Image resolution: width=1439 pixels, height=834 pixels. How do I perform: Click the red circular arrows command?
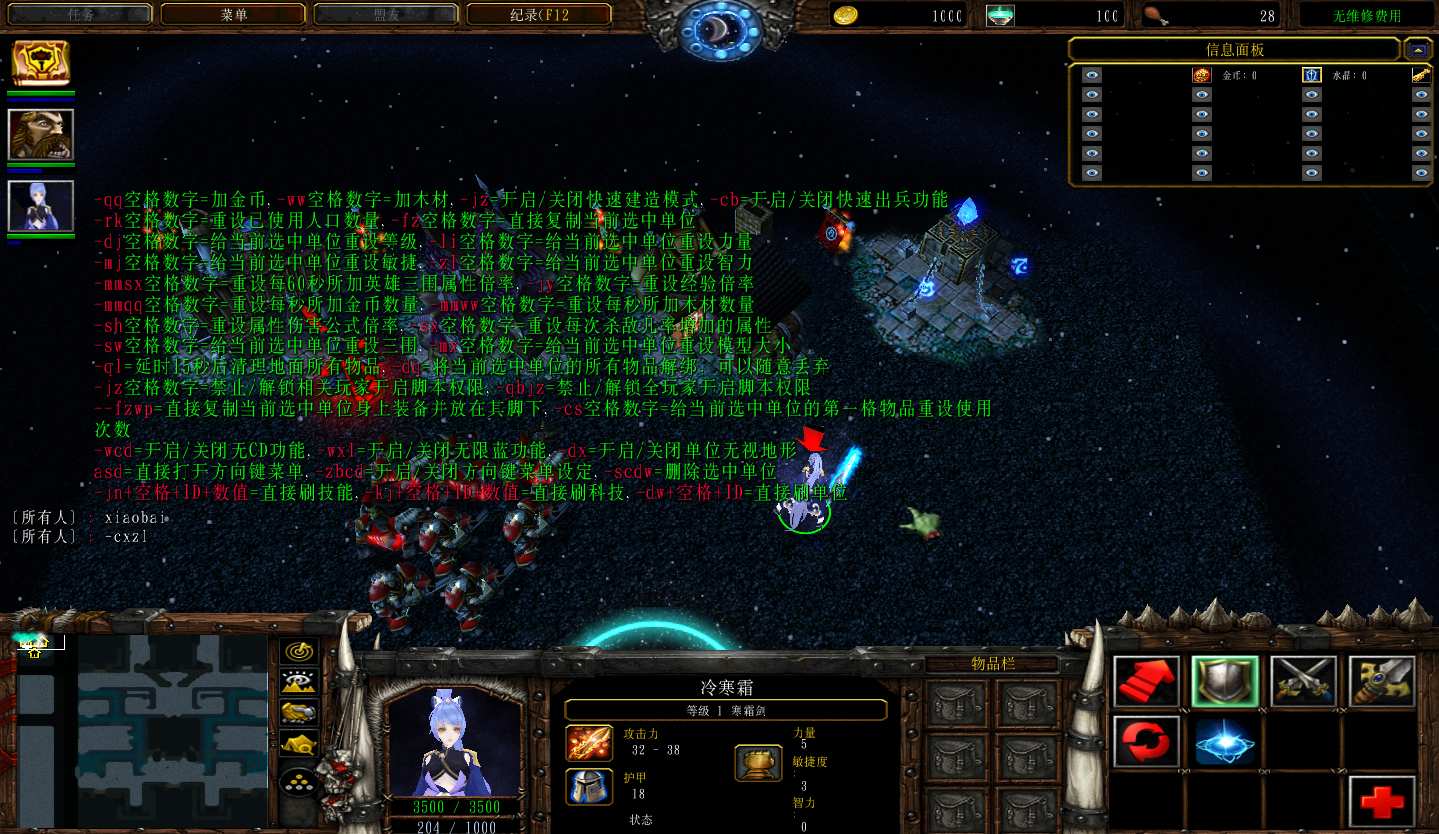(1146, 741)
